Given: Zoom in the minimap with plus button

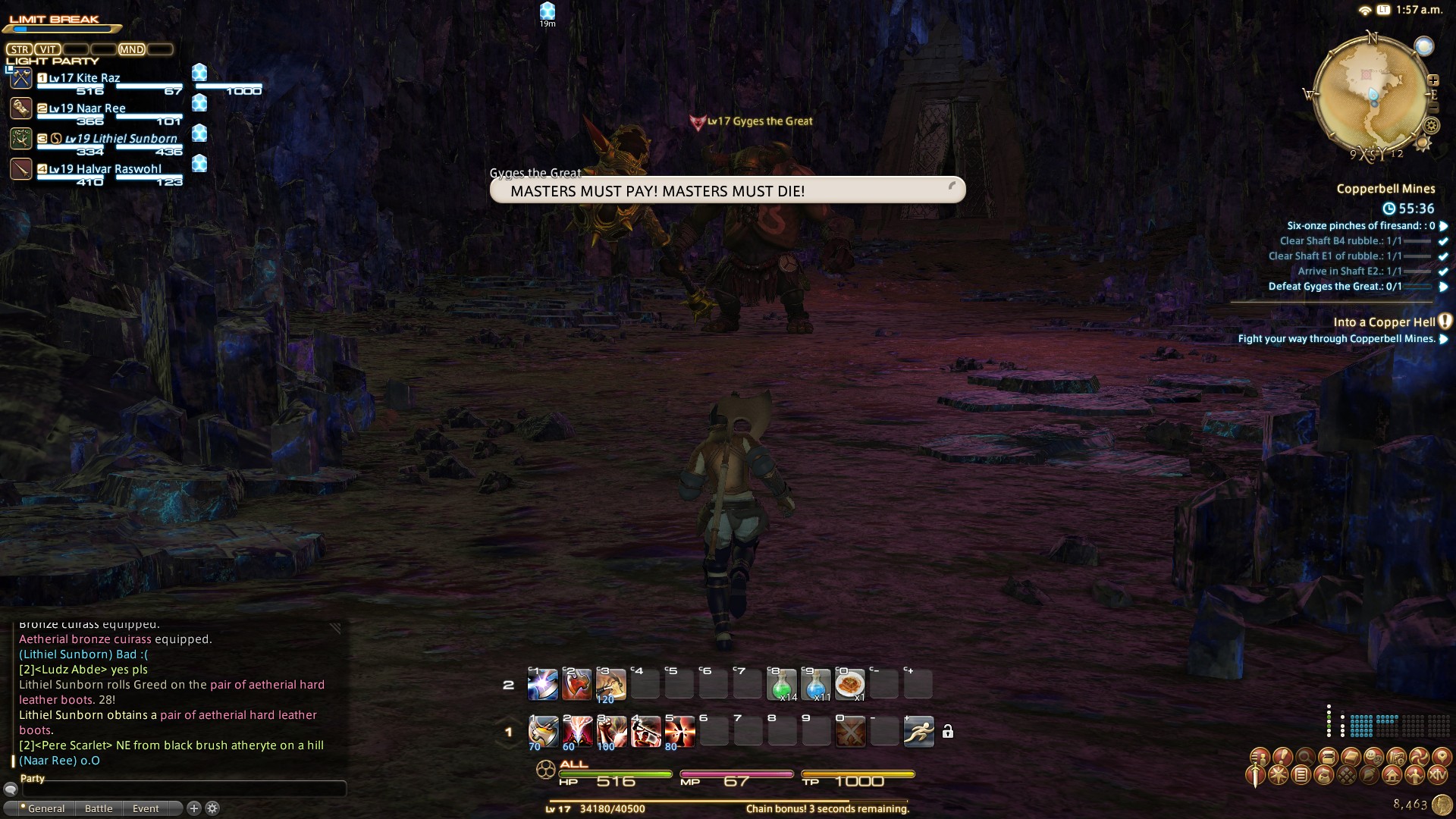Looking at the screenshot, I should [1433, 80].
